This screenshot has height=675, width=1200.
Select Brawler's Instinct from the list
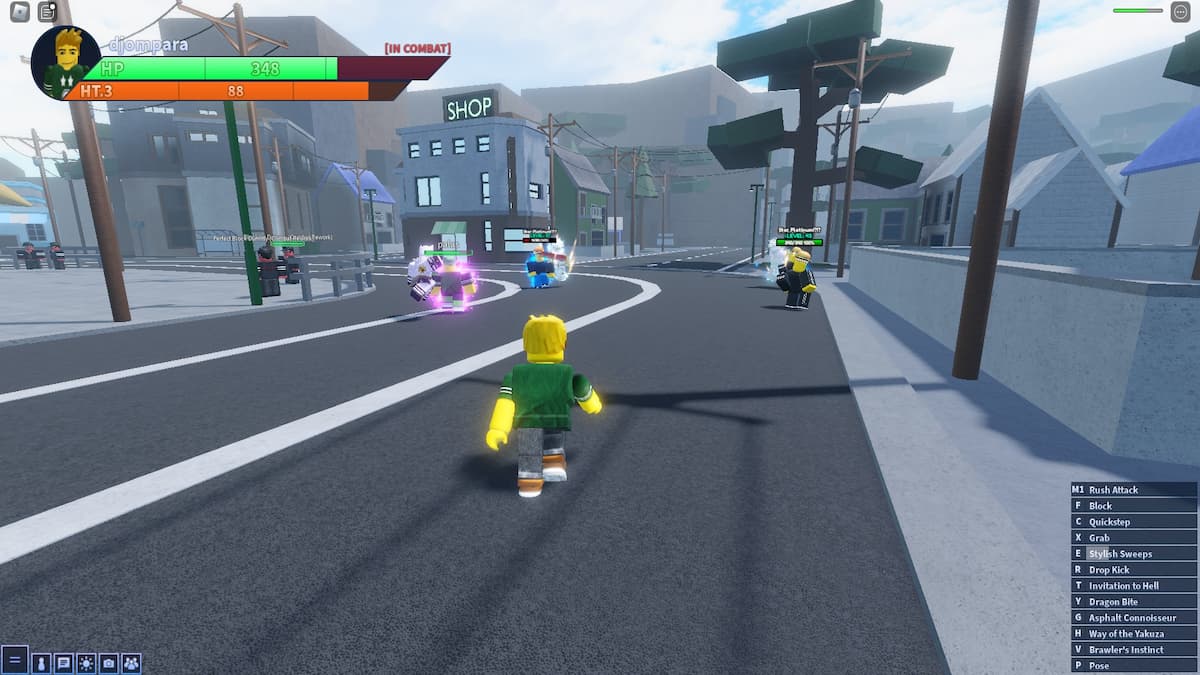pos(1134,650)
